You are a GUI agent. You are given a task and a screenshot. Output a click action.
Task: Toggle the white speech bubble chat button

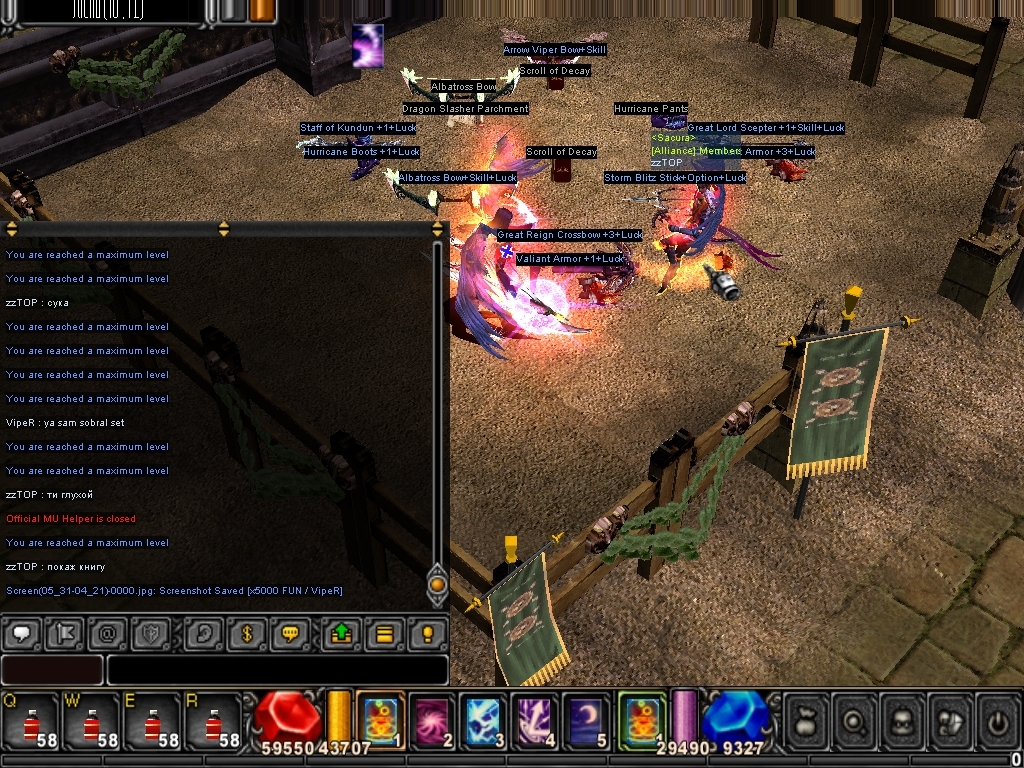(22, 633)
